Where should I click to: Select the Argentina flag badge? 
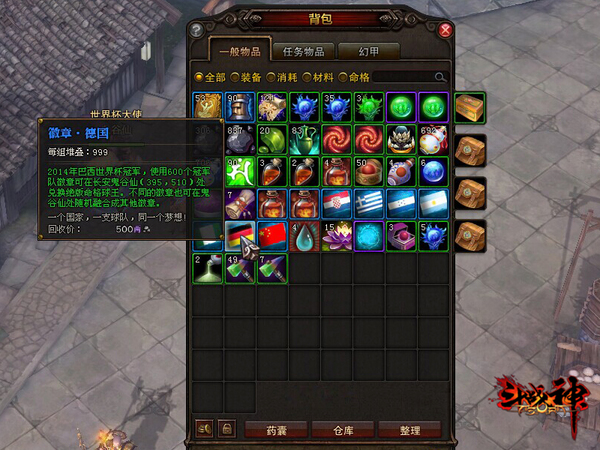[434, 204]
